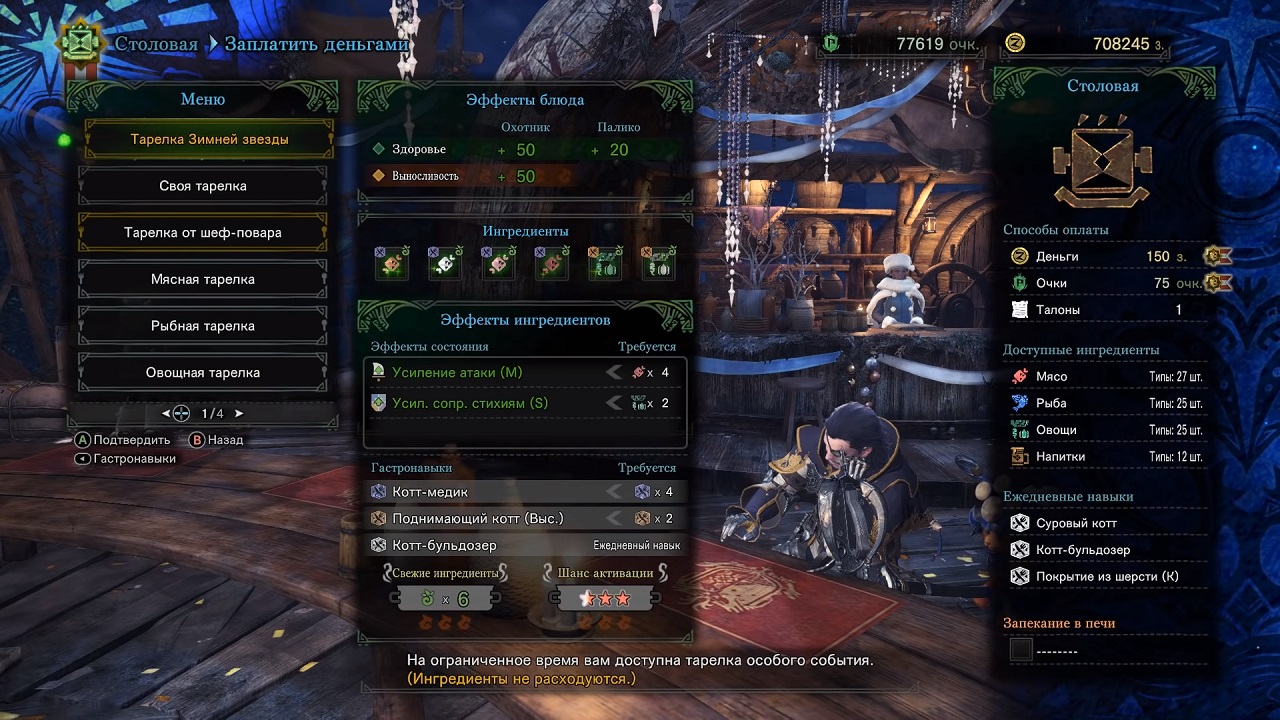This screenshot has height=720, width=1280.
Task: Click the Котт-медик food skill row
Action: [524, 492]
